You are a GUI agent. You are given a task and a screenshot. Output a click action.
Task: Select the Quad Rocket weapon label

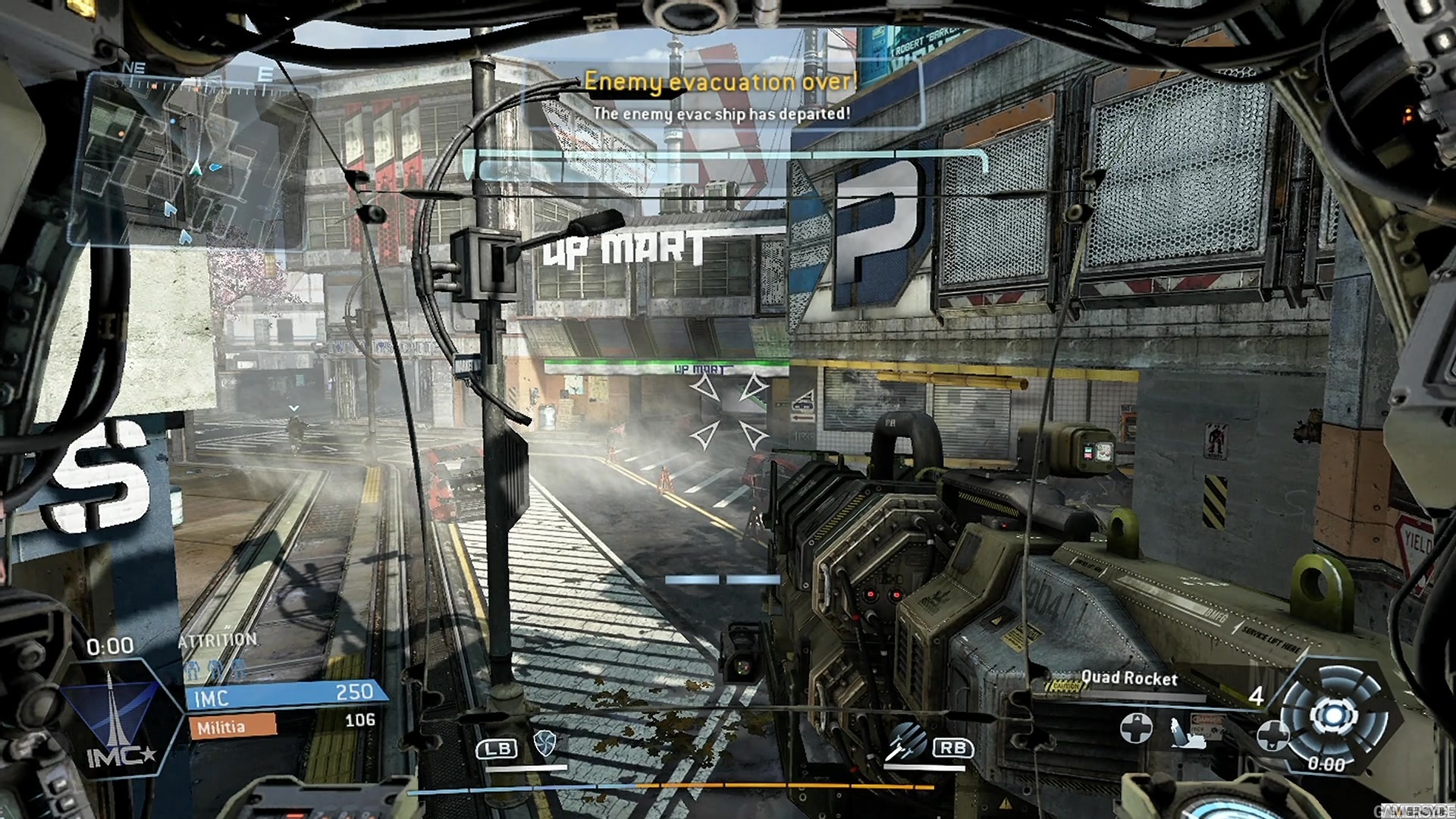click(x=1128, y=678)
